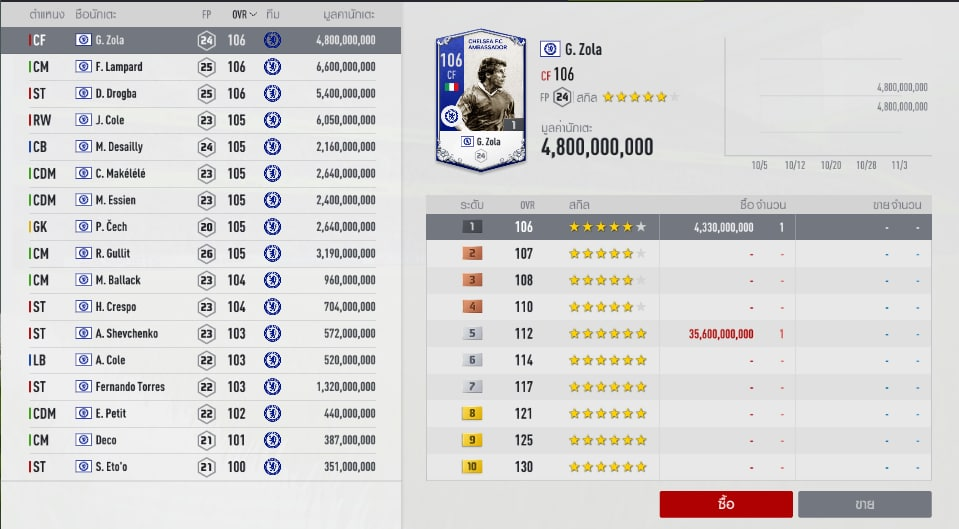Screen dimensions: 959x529
Task: Select Fernando Torres' row
Action: 200,387
